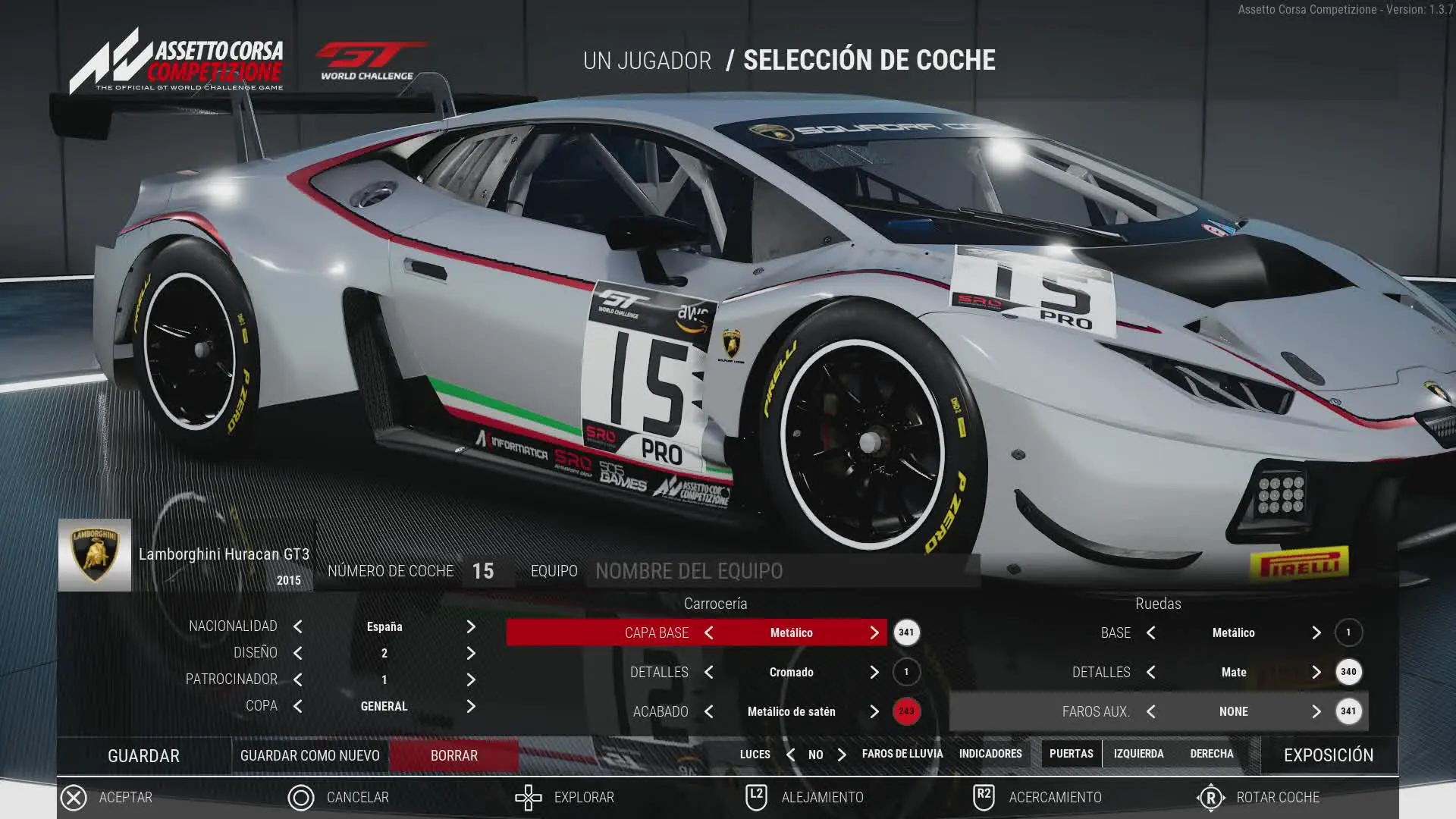This screenshot has height=819, width=1456.
Task: Choose GUARDAR COMO NUEVO
Action: (x=309, y=755)
